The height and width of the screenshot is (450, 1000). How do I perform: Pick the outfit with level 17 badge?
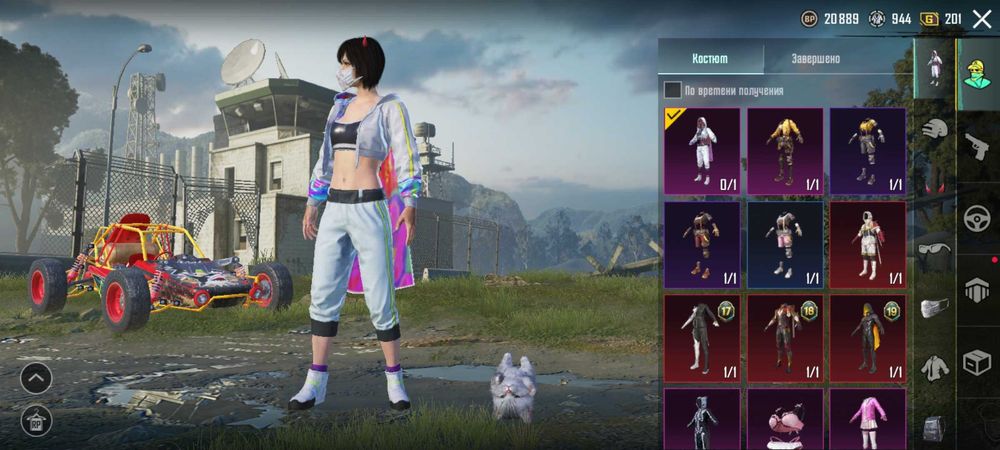702,337
